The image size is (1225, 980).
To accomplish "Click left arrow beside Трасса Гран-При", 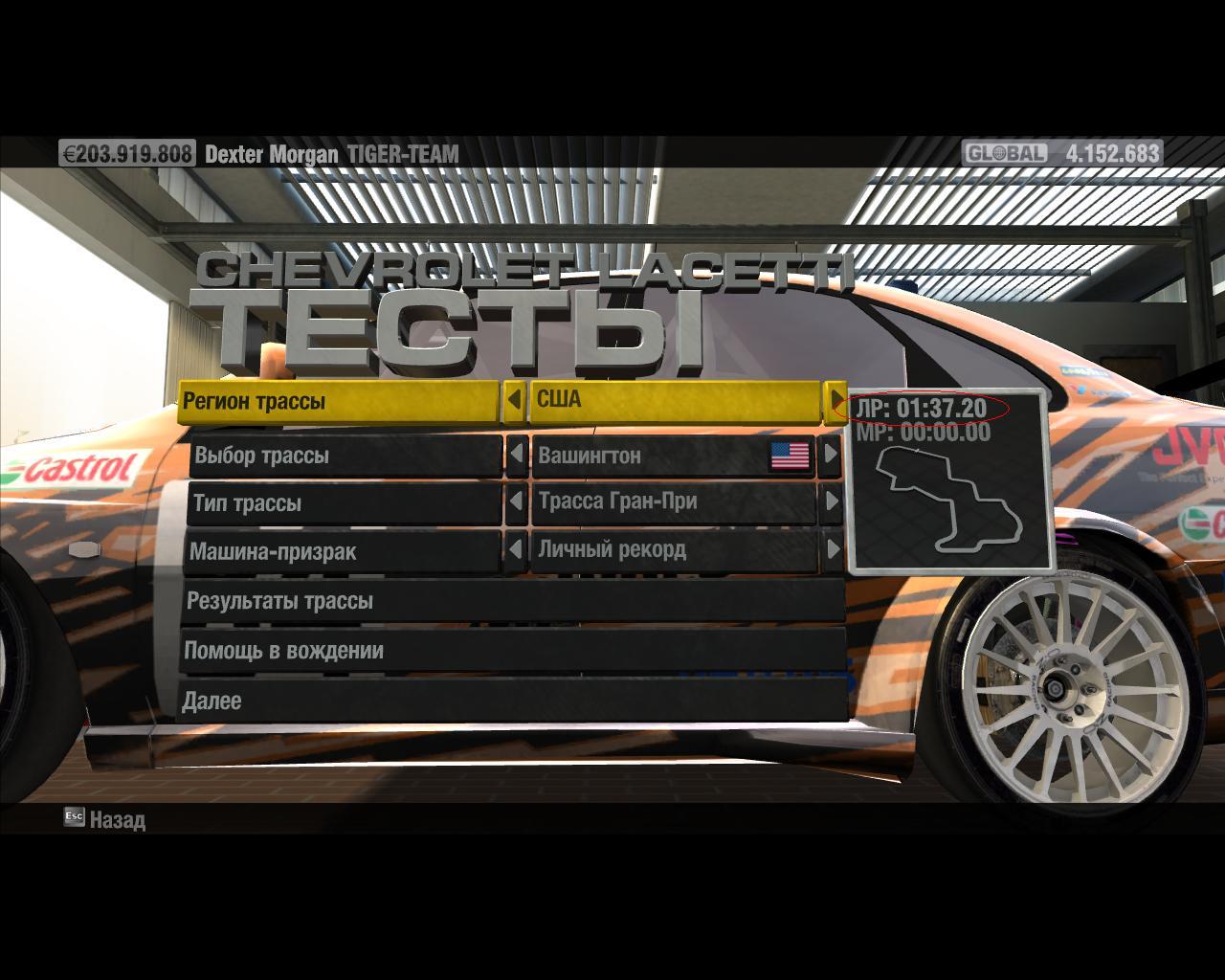I will click(517, 502).
